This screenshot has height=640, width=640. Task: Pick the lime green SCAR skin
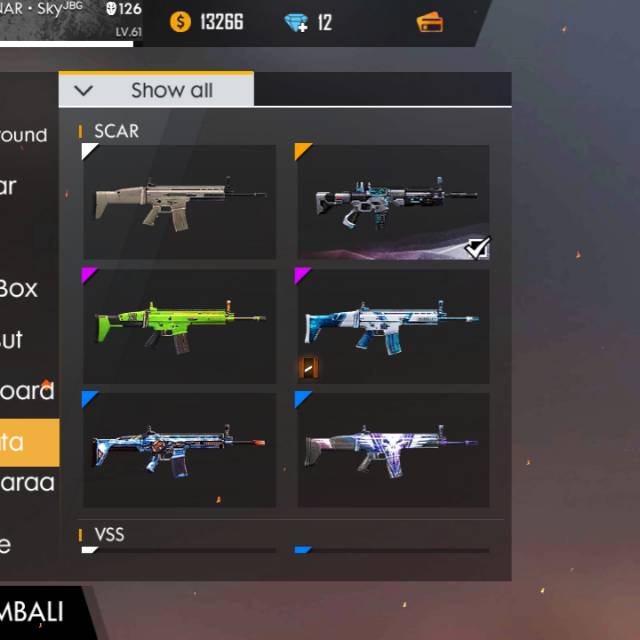(x=180, y=326)
